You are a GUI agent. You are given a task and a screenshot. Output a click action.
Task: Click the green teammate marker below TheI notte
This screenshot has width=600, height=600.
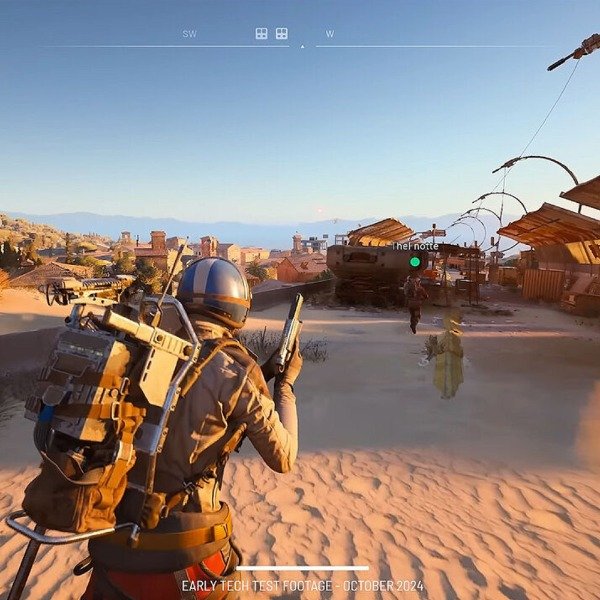(x=415, y=262)
